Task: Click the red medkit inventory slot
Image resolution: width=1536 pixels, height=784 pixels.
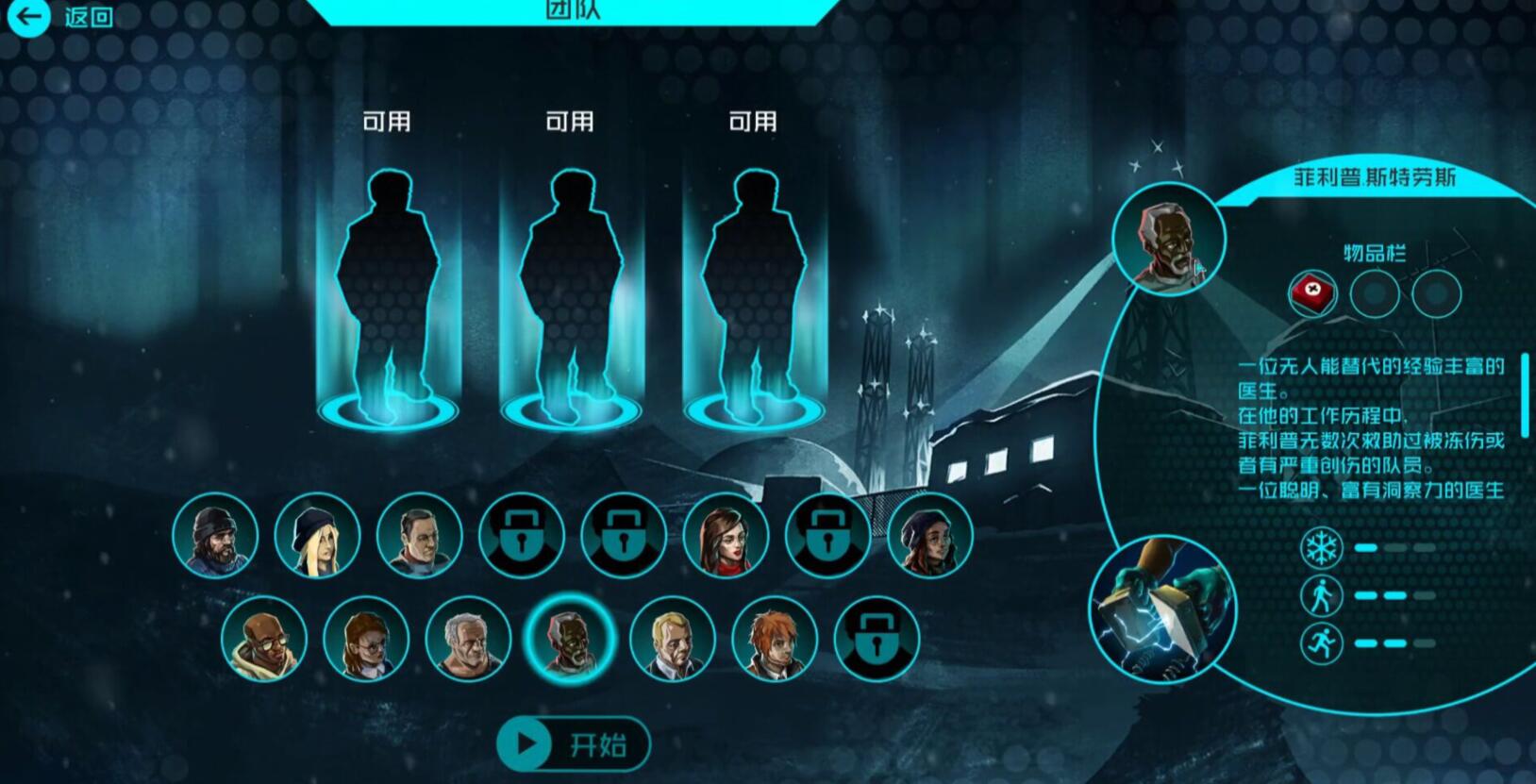Action: tap(1313, 292)
